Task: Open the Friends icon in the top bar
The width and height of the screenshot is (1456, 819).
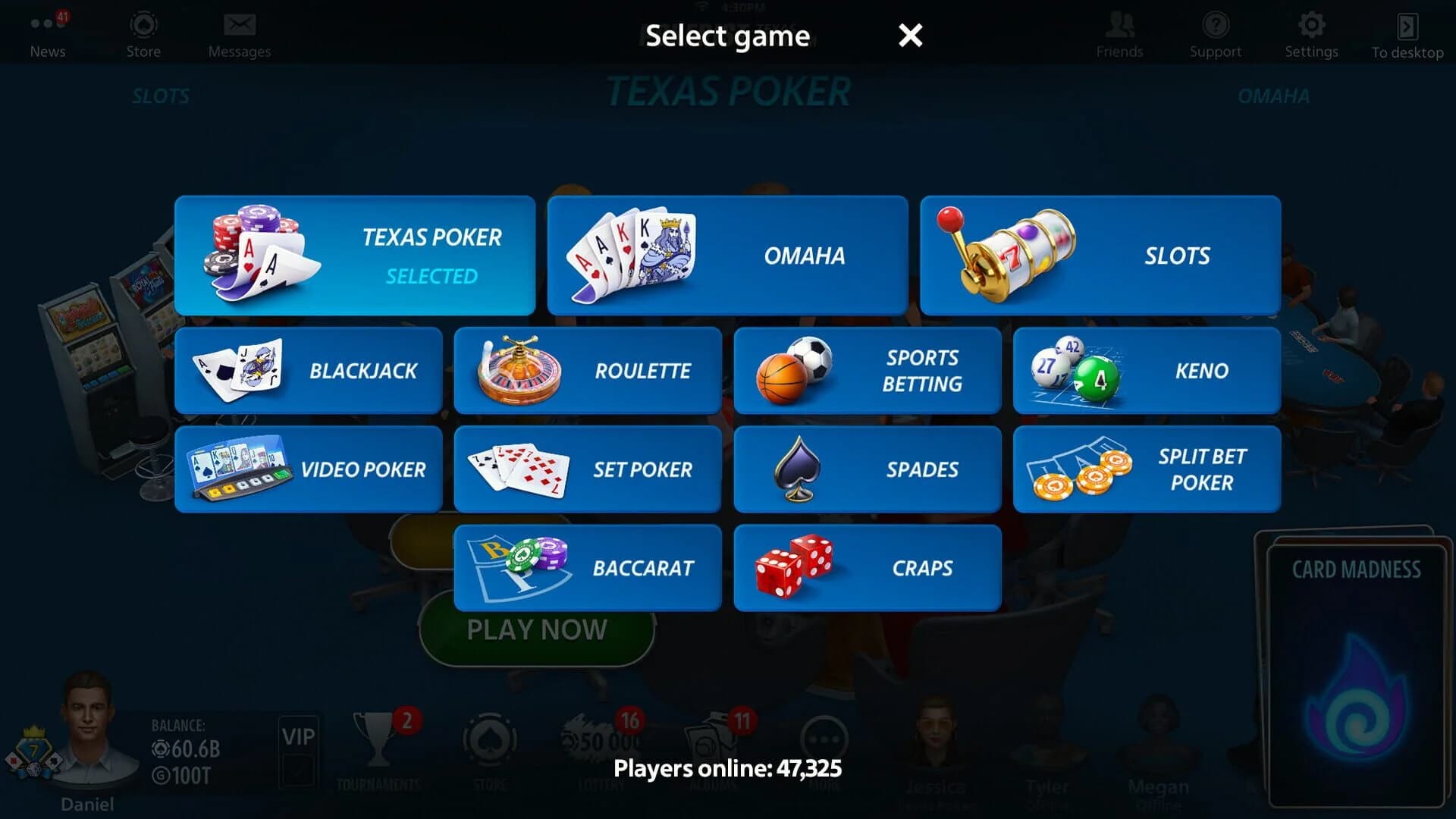Action: click(1119, 25)
